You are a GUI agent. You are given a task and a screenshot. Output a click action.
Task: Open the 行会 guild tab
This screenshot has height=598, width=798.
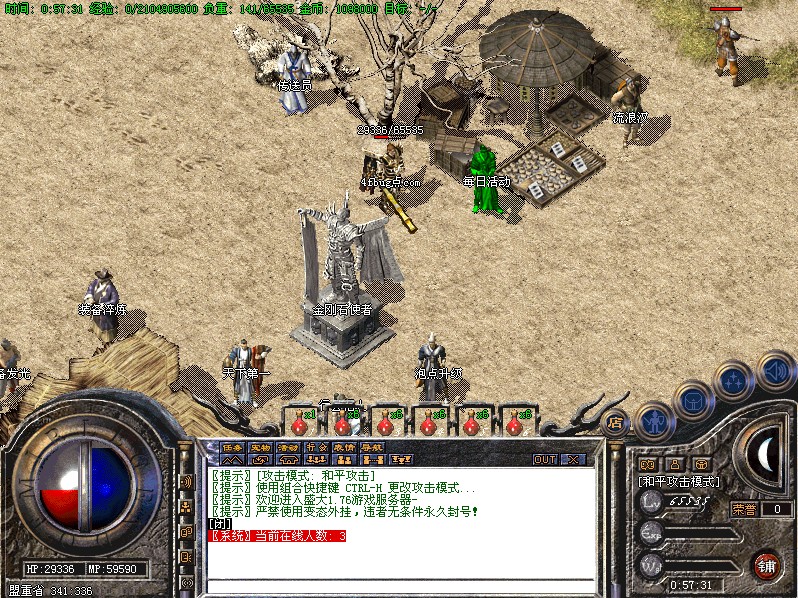(x=316, y=447)
